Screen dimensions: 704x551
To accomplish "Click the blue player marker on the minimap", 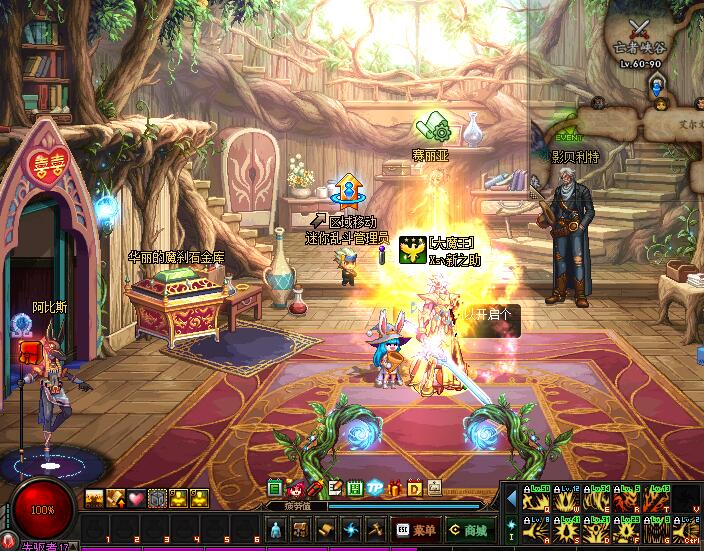I will (657, 88).
